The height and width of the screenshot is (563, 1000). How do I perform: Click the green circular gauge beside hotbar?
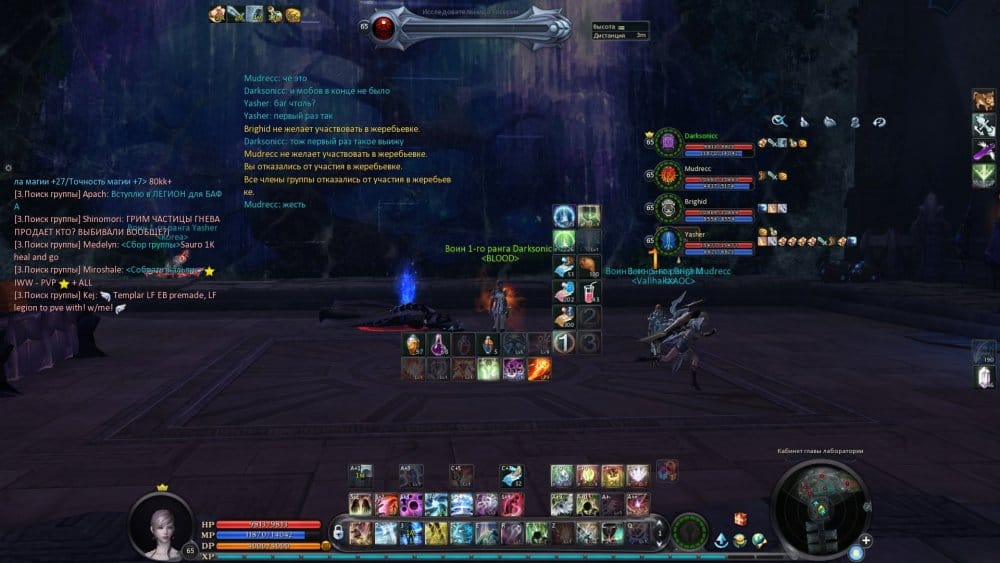pos(689,530)
